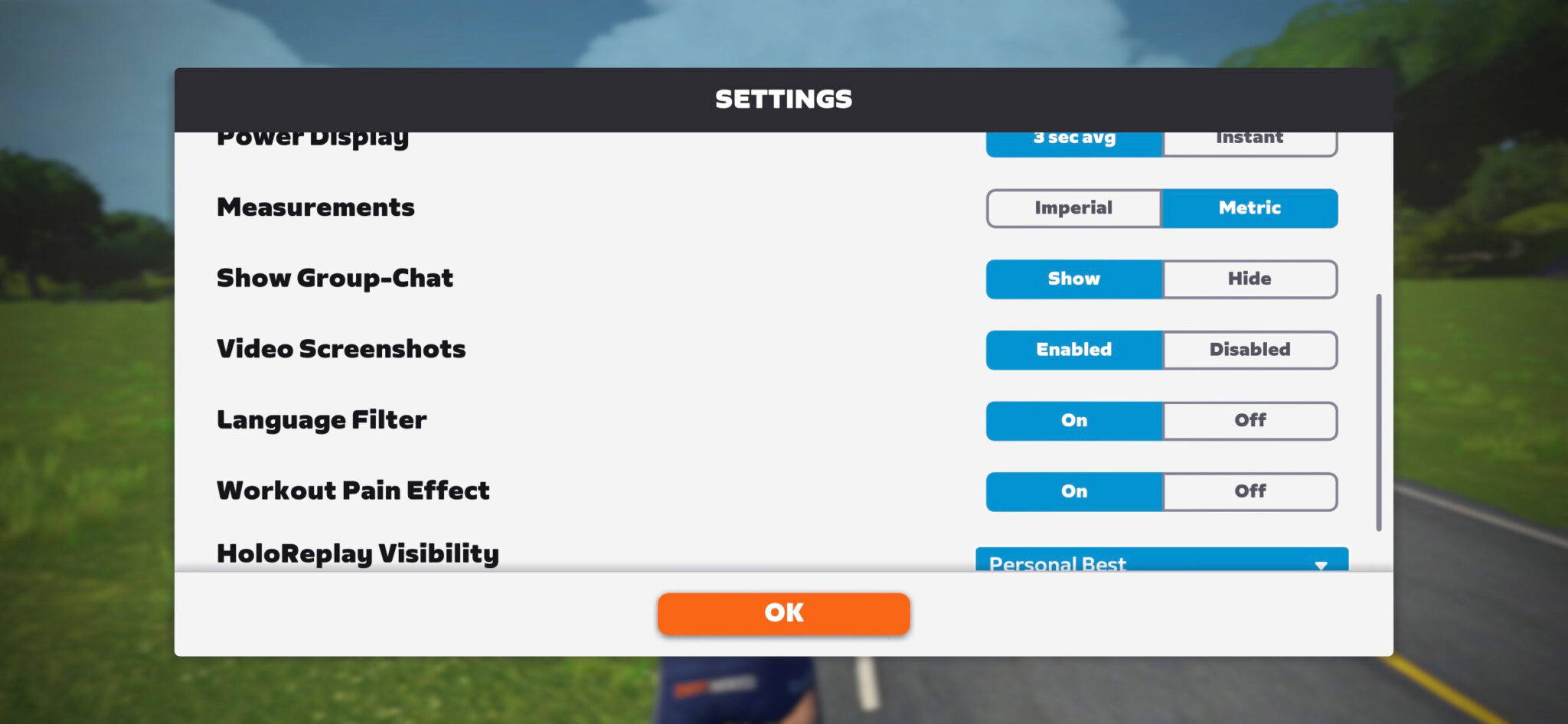Enable Video Screenshots
1568x724 pixels.
point(1073,350)
